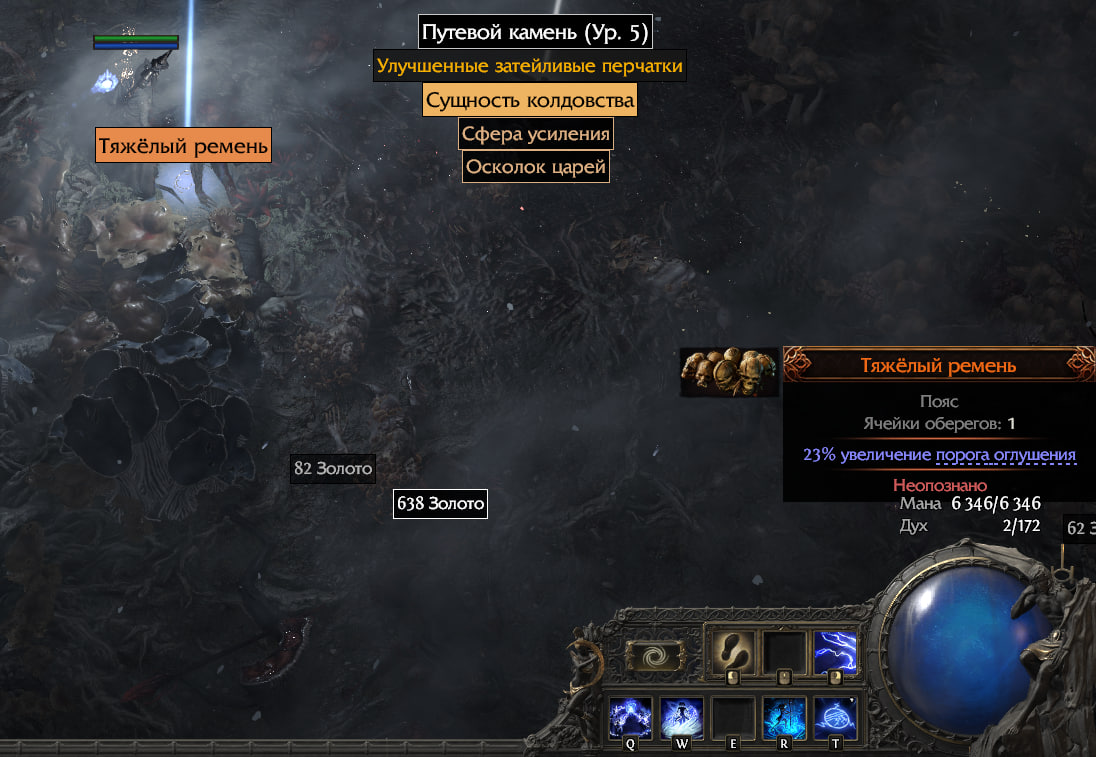Click the swirl portal button
The height and width of the screenshot is (757, 1096).
coord(654,656)
